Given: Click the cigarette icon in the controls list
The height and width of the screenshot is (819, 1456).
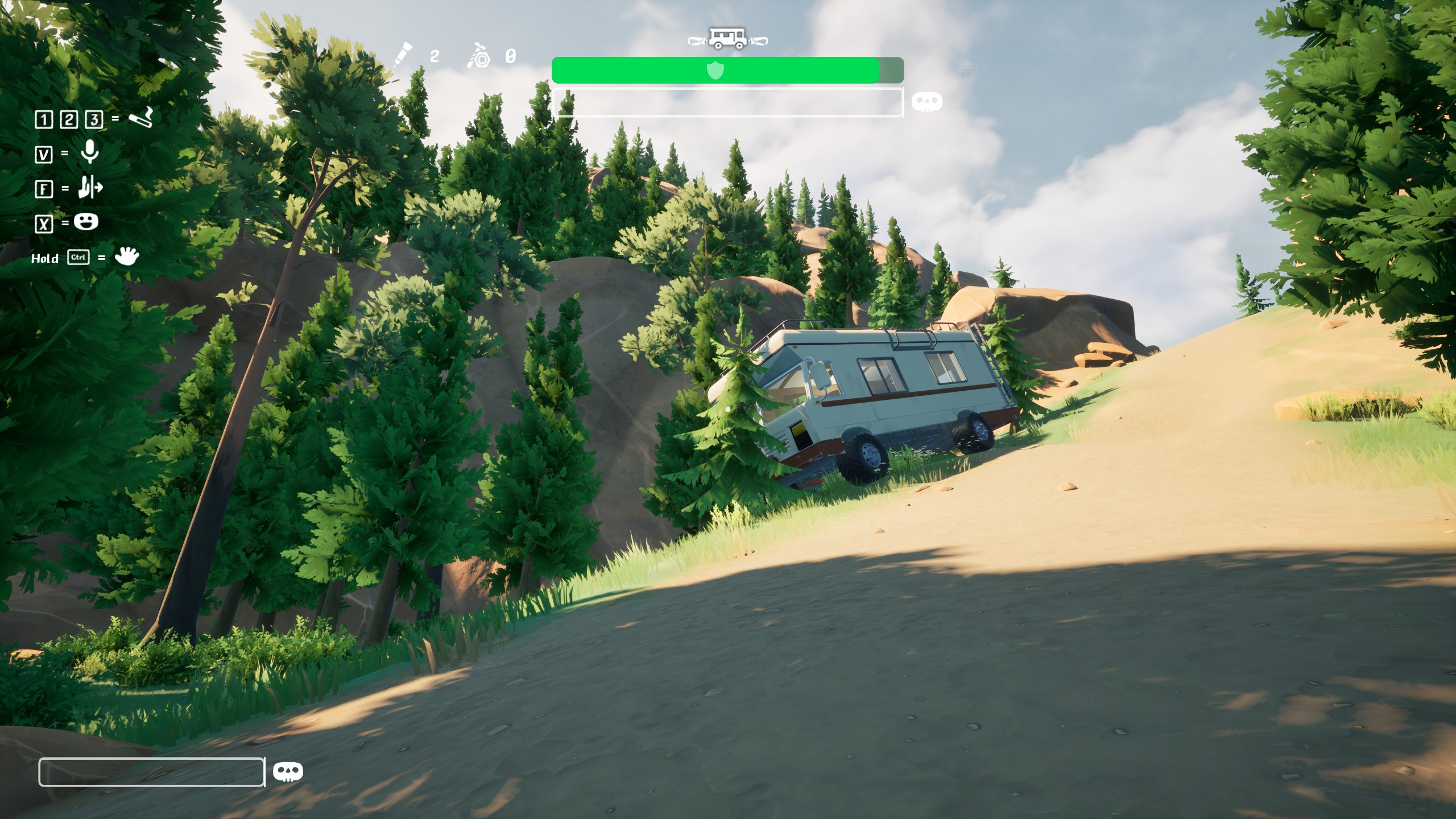Looking at the screenshot, I should pos(140,118).
